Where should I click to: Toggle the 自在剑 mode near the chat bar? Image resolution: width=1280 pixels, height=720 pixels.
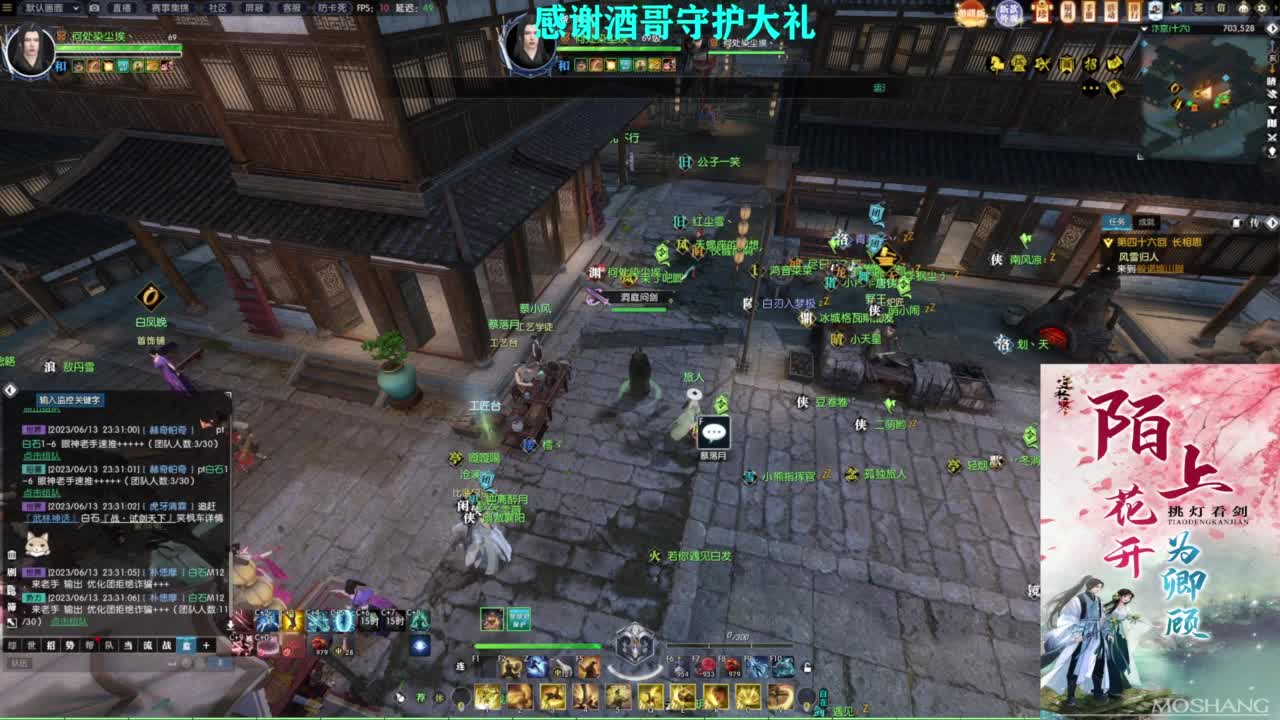tap(823, 700)
